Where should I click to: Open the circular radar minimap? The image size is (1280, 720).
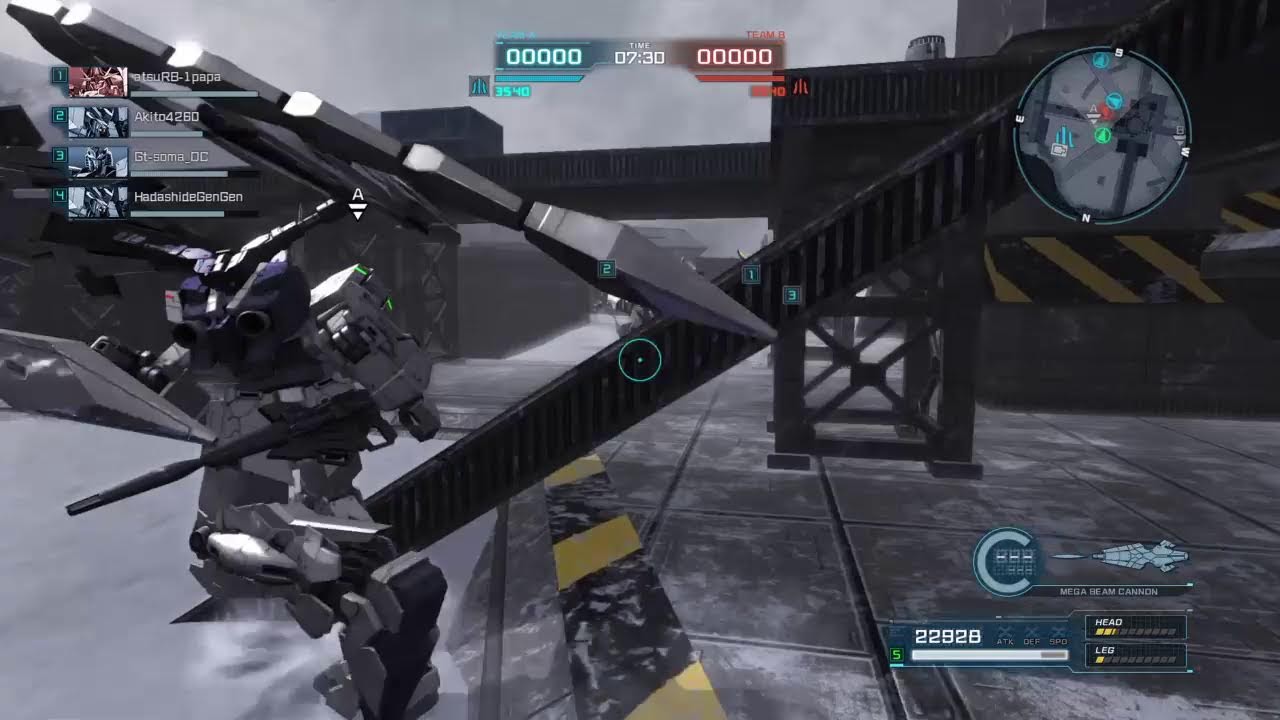click(1101, 133)
